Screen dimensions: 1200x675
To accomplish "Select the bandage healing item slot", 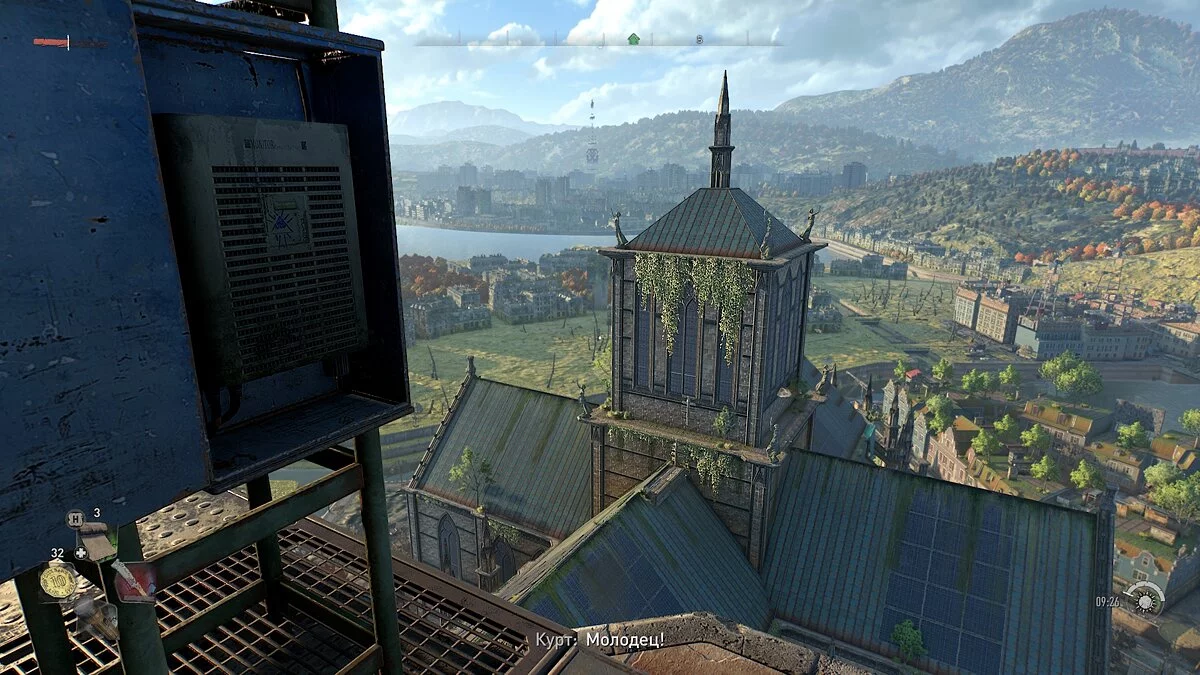I will pyautogui.click(x=96, y=542).
